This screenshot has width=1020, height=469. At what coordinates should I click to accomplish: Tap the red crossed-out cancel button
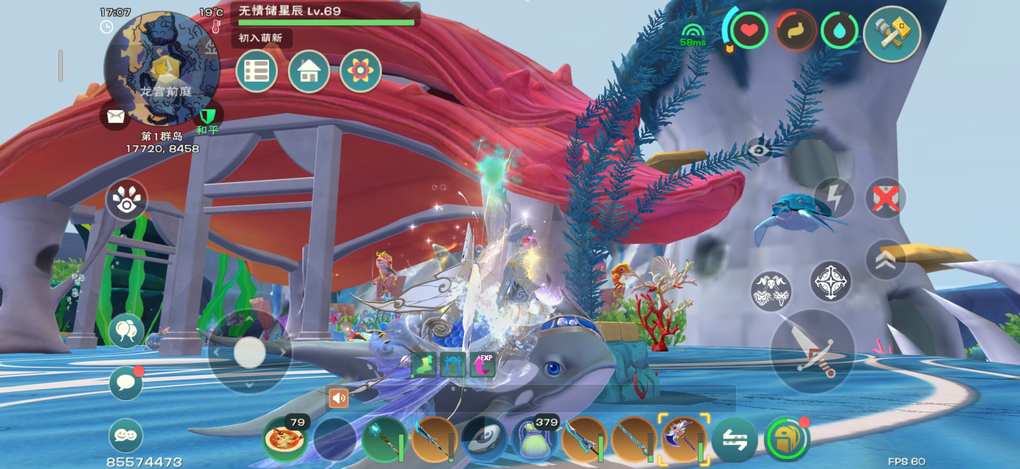[x=885, y=197]
